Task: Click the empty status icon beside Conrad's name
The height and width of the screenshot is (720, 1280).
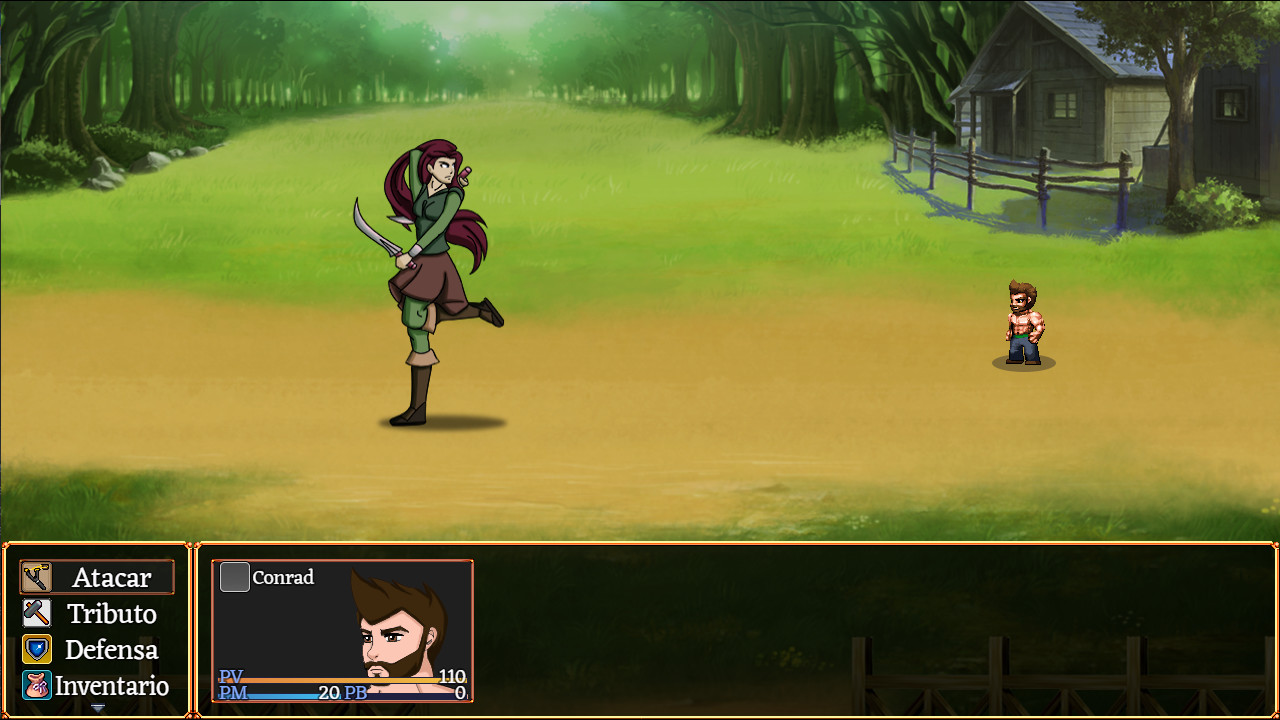Action: tap(234, 577)
